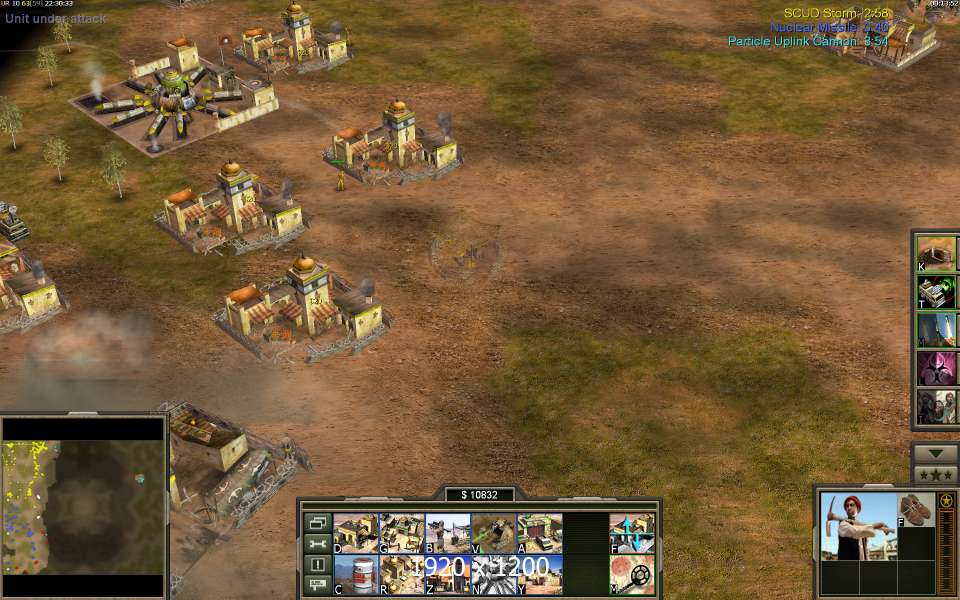Toggle the blue arrows build-page icon
This screenshot has height=600, width=960.
click(x=631, y=533)
